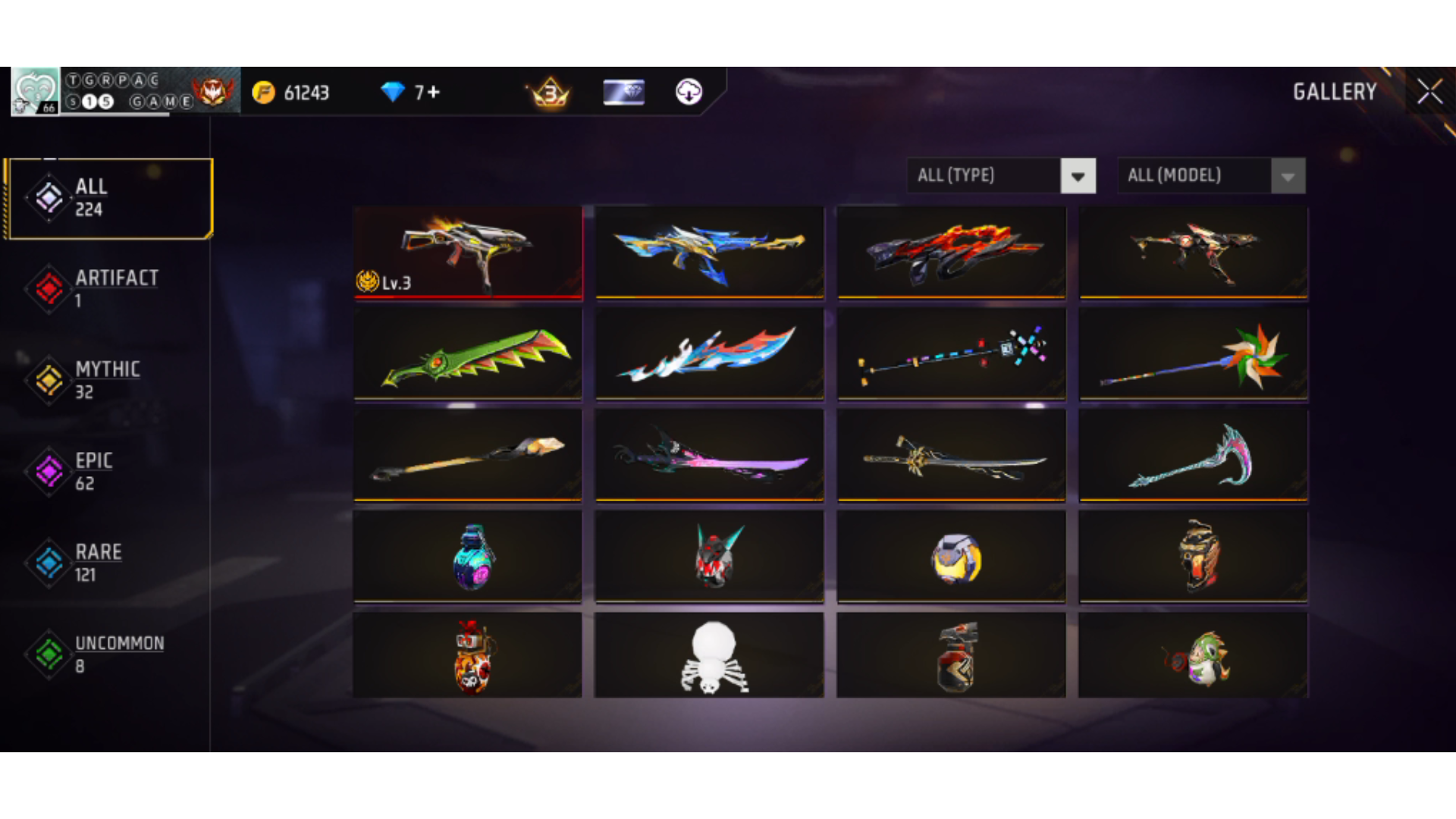Viewport: 1456px width, 819px height.
Task: Filter gallery by RARE rarity
Action: point(49,563)
